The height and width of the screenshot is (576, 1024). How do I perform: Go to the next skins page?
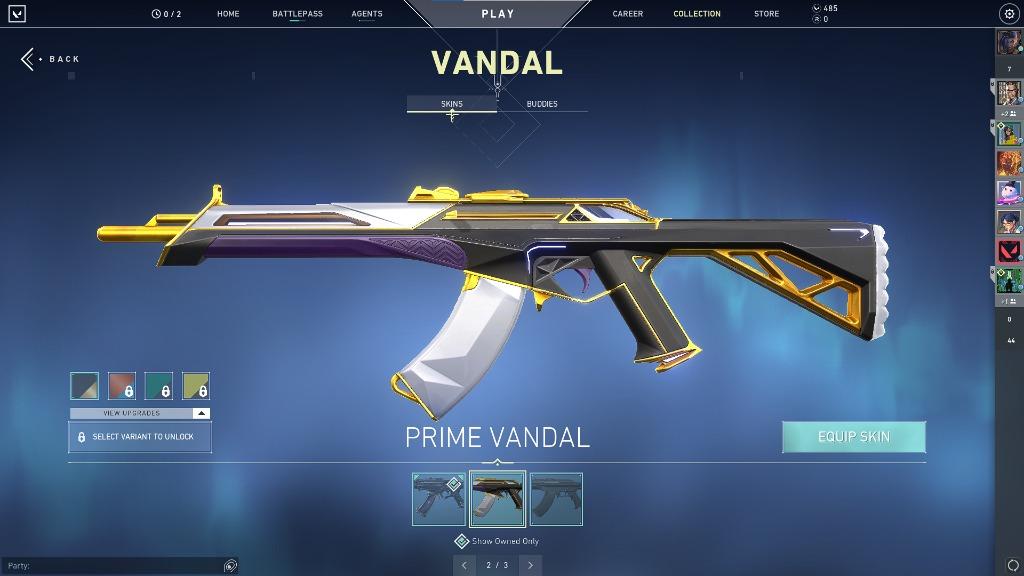click(530, 565)
